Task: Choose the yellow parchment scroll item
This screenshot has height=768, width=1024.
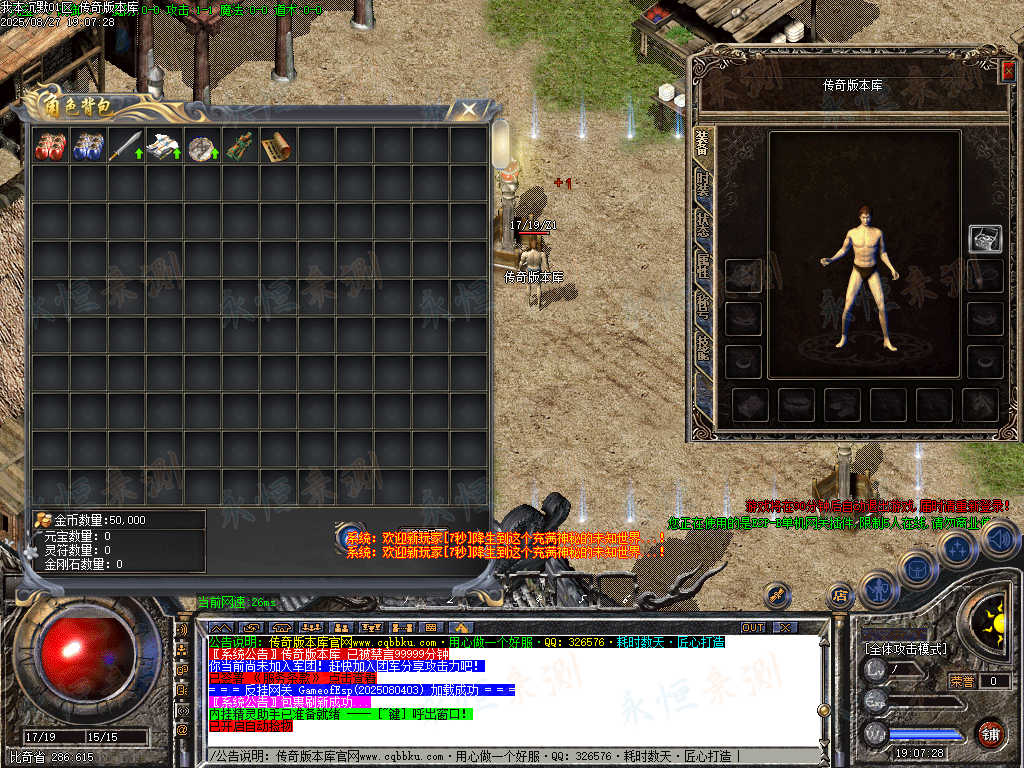Action: [277, 147]
